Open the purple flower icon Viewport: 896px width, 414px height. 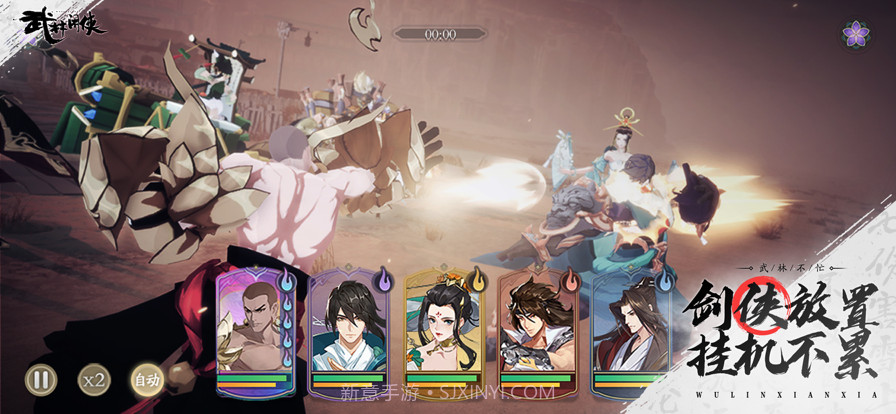click(x=855, y=34)
